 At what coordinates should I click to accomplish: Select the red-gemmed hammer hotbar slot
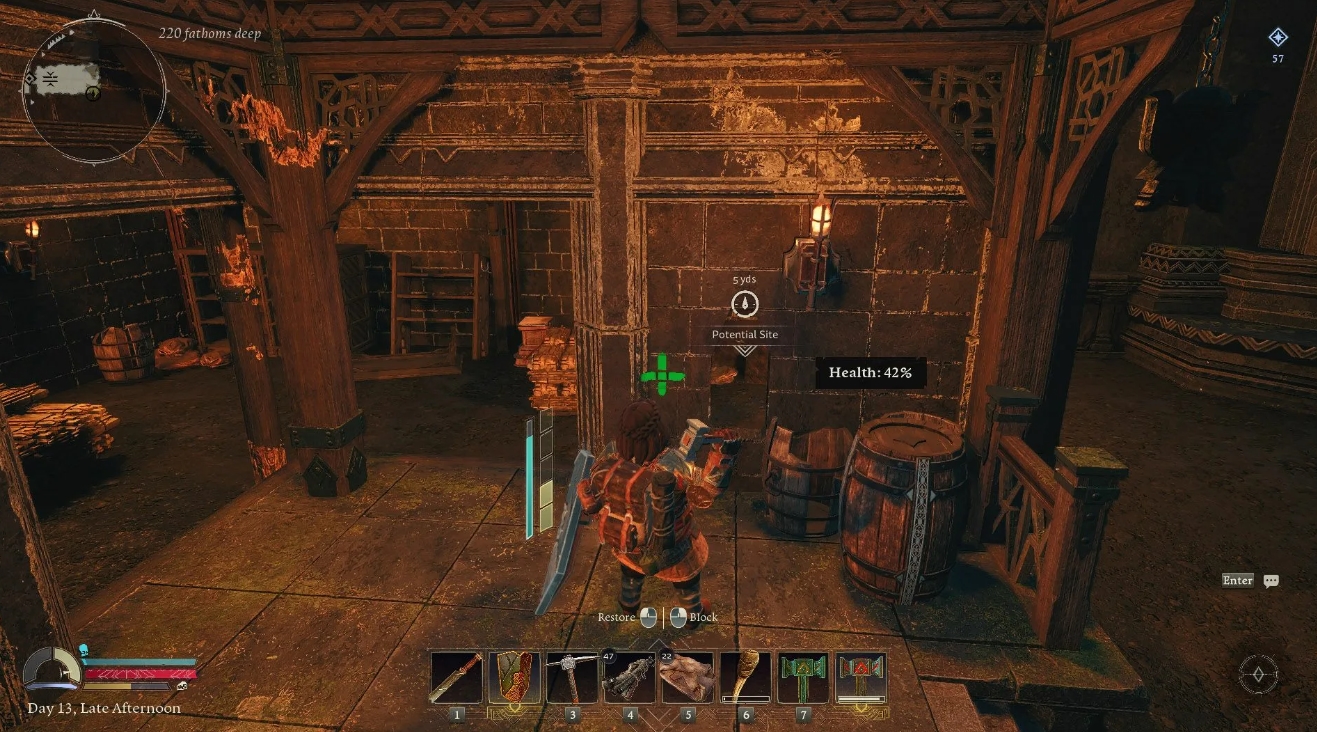[x=860, y=677]
